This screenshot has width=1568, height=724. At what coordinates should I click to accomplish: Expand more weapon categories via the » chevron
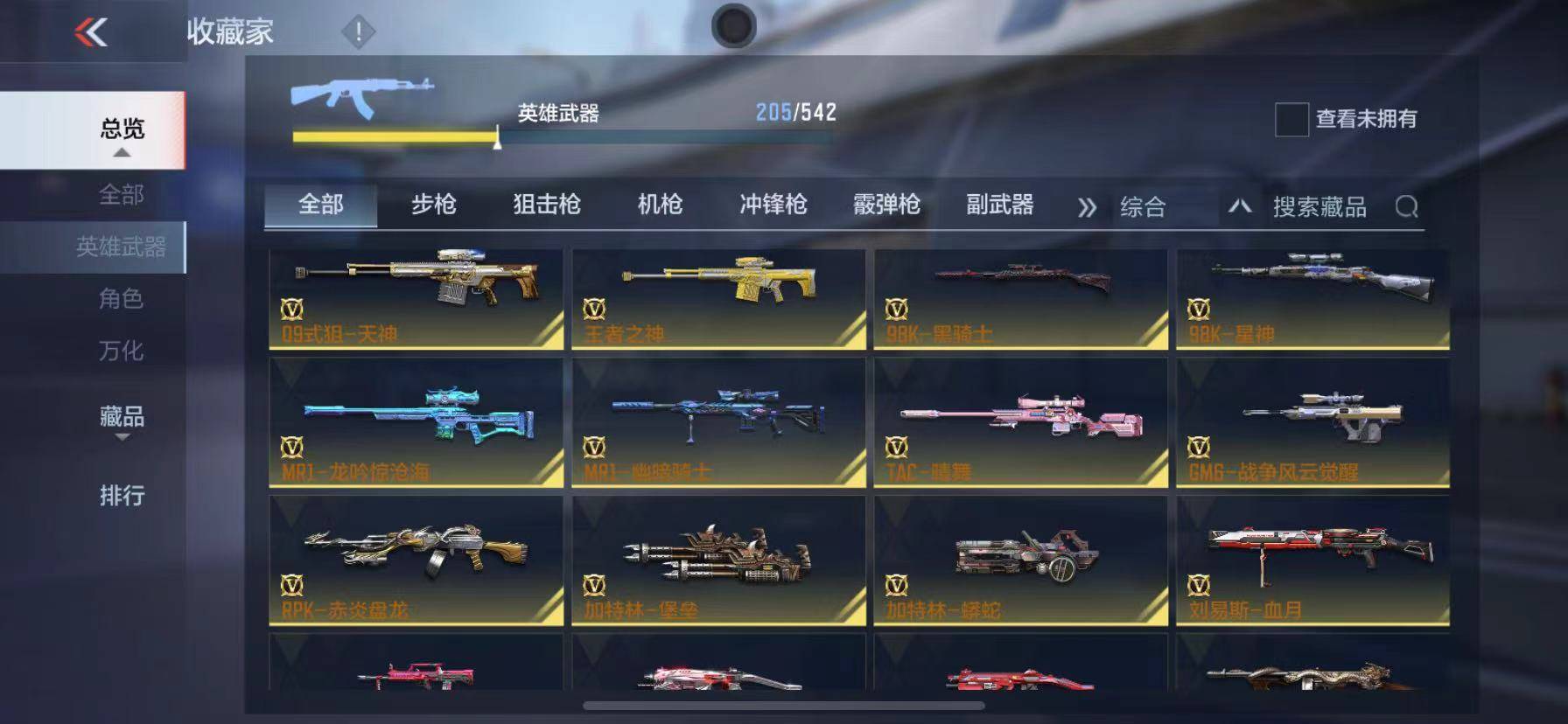[1088, 207]
